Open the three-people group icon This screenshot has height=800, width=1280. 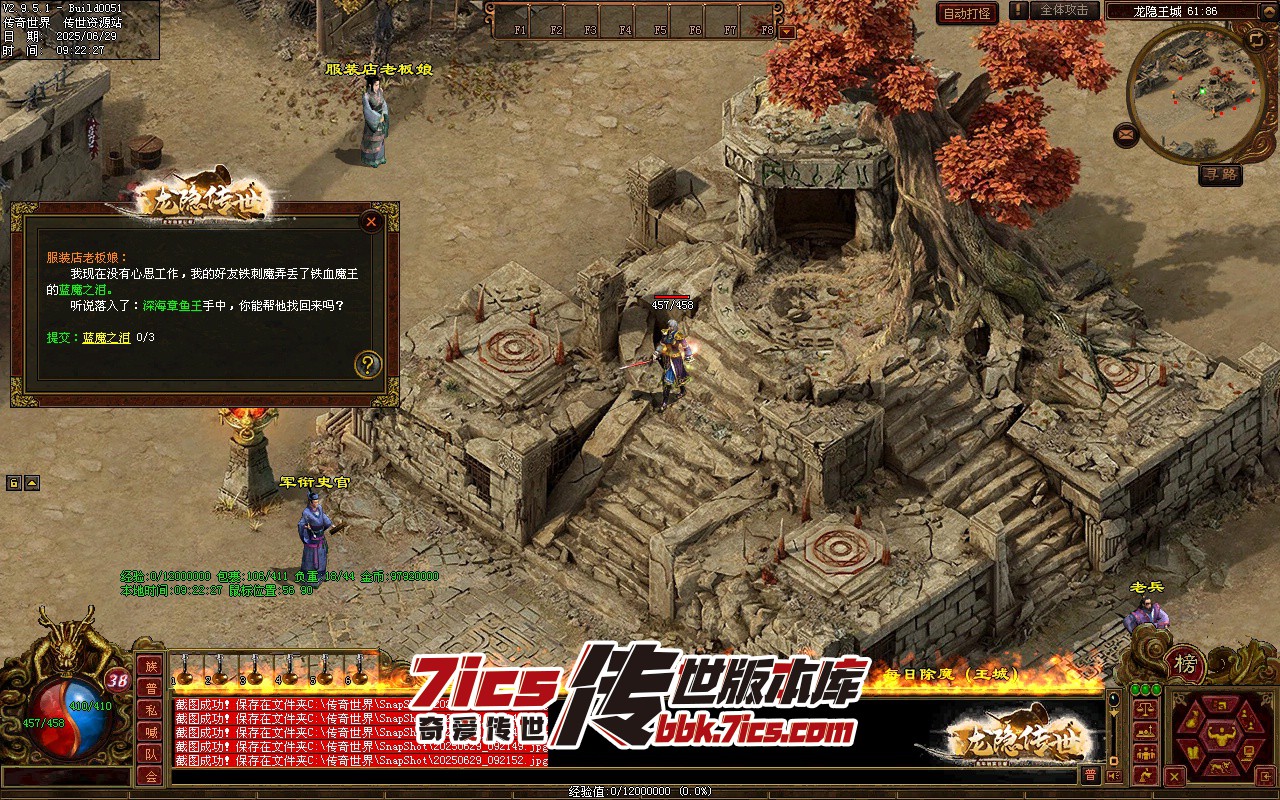pos(1146,751)
